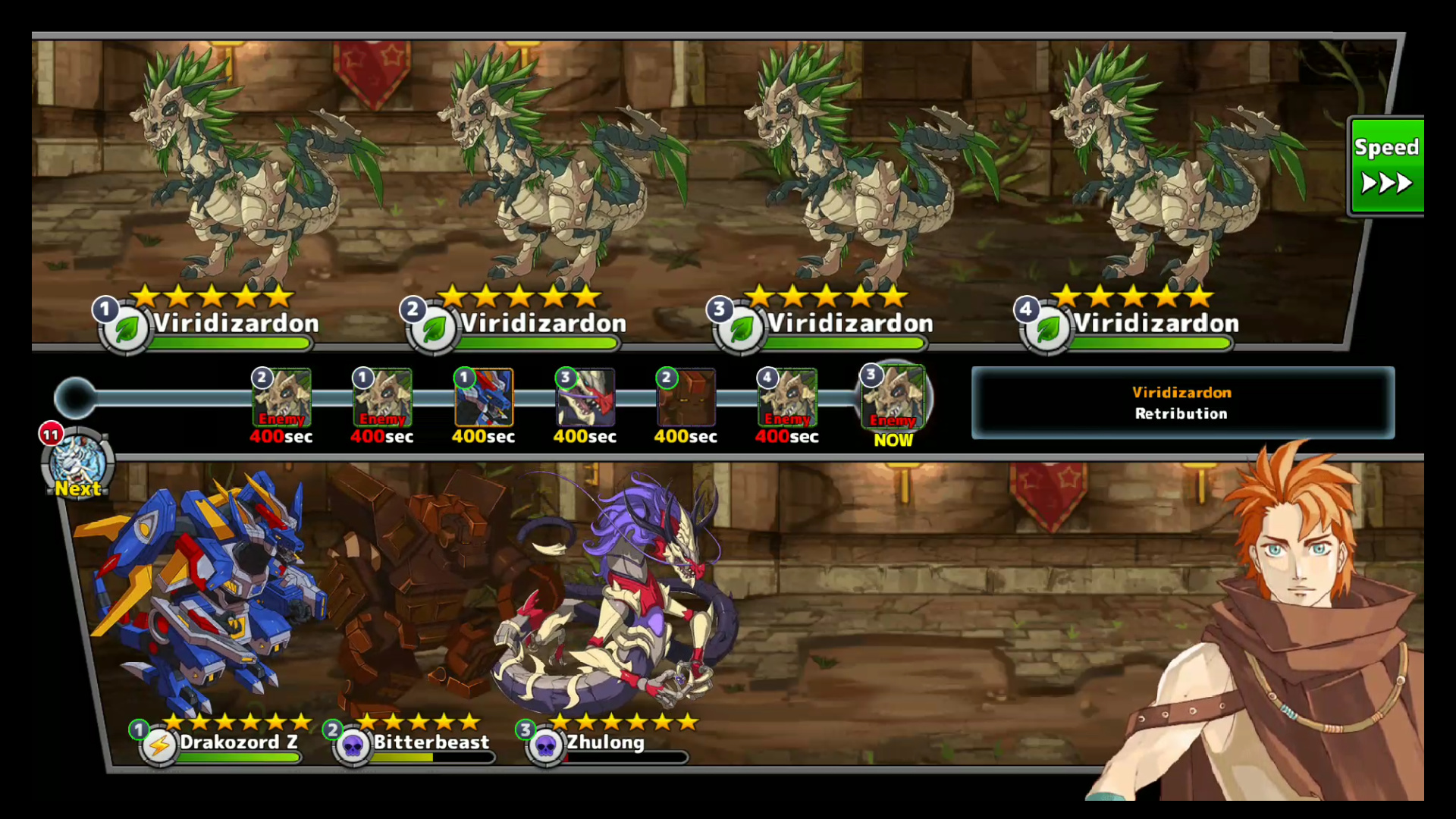Select first Viridizardon's name plate
The height and width of the screenshot is (819, 1456).
tap(235, 325)
